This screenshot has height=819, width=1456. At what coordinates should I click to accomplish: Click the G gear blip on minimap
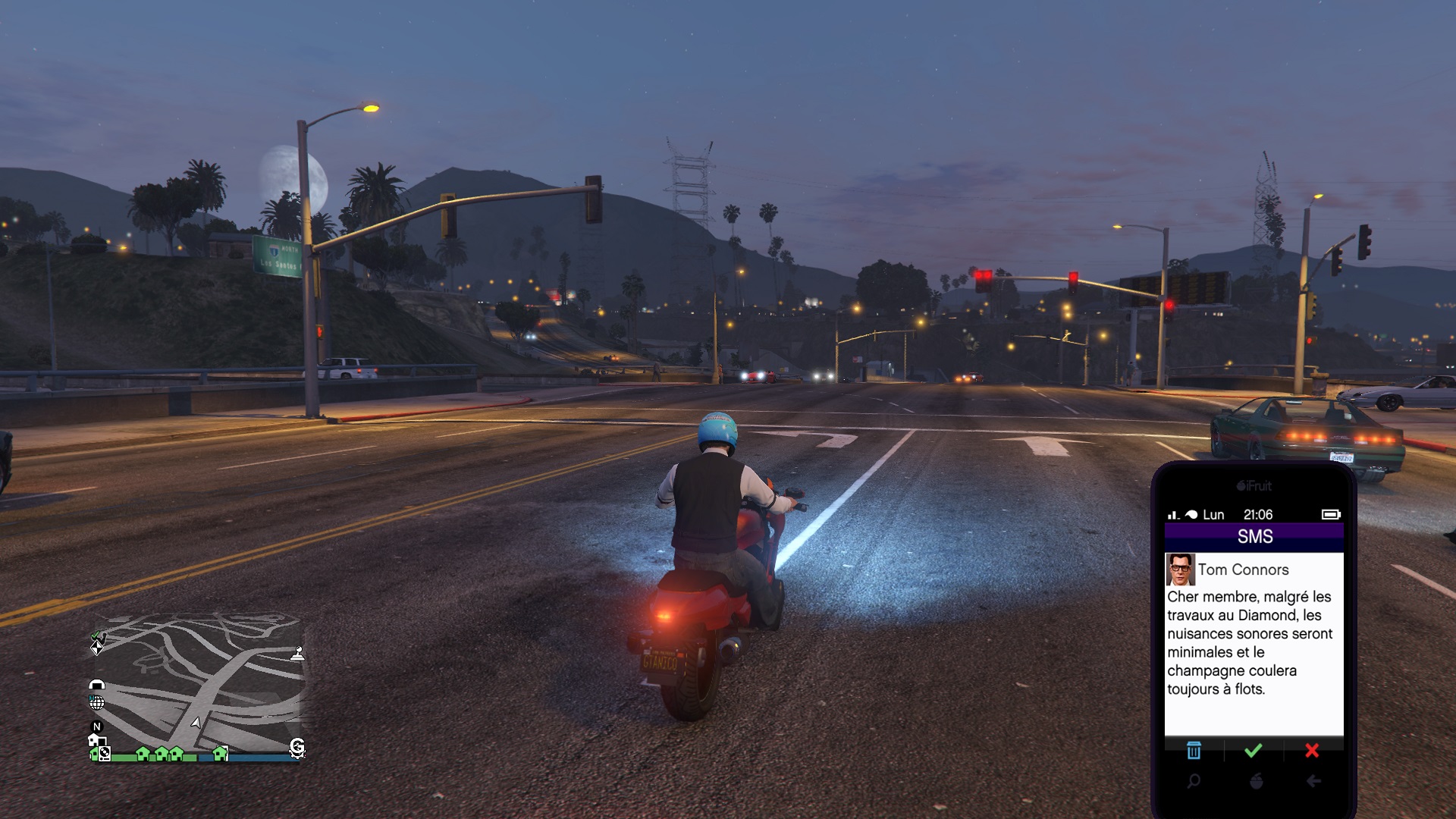[x=297, y=748]
